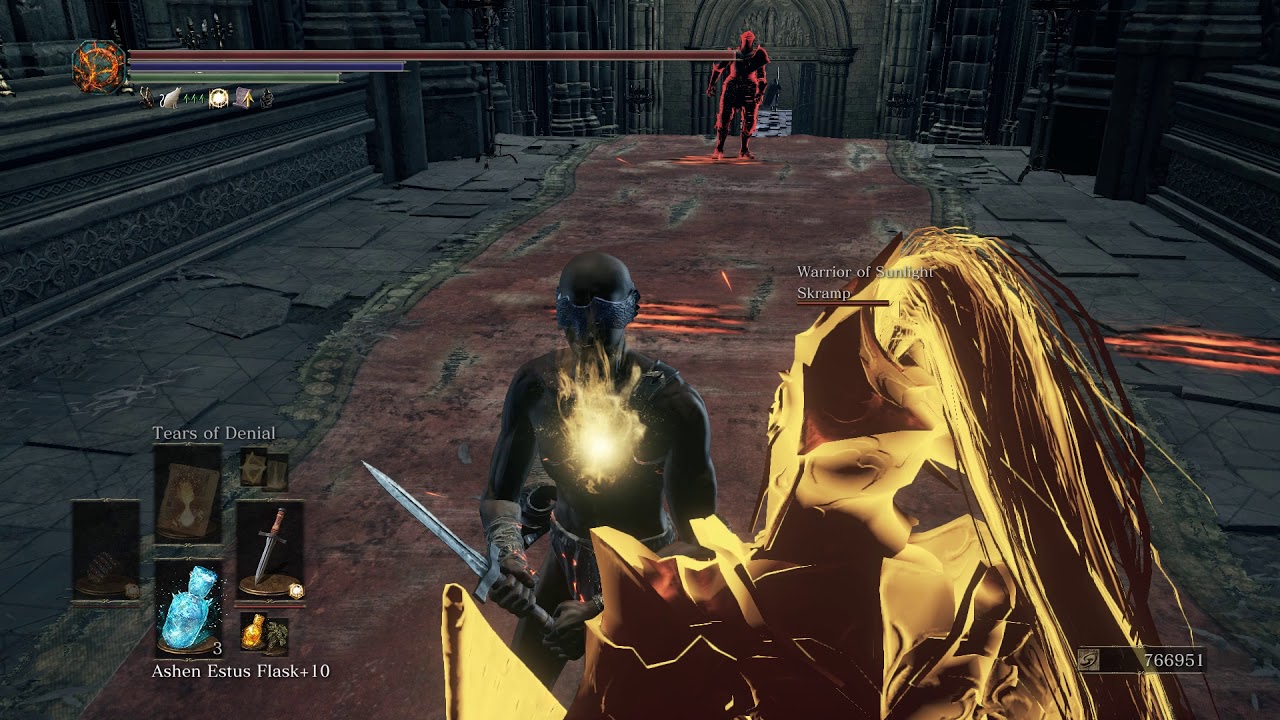This screenshot has height=720, width=1280.
Task: Click the small orange Estus flask icon
Action: [254, 631]
